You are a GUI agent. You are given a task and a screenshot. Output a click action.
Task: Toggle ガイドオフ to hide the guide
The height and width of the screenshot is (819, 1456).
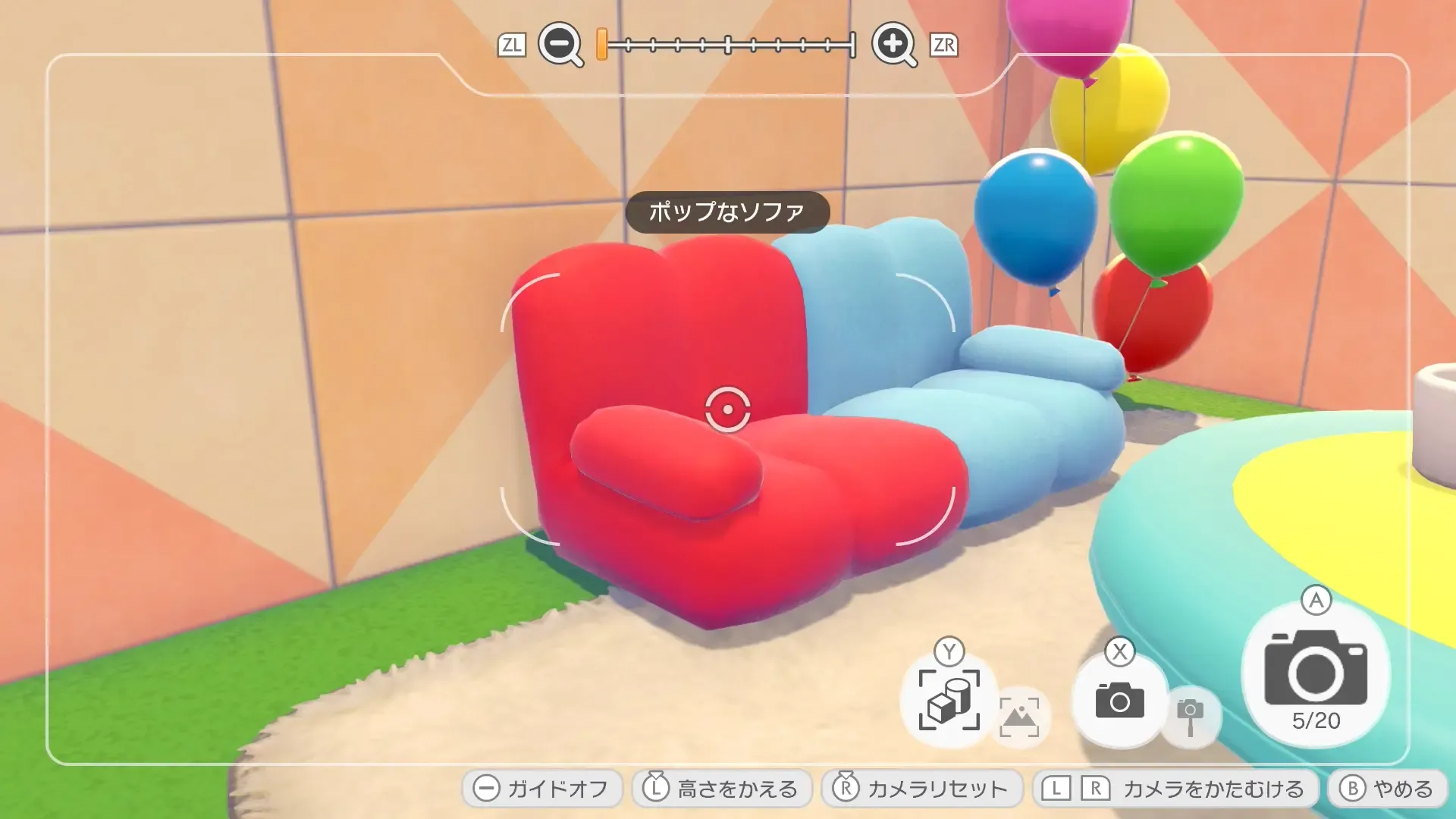coord(542,789)
